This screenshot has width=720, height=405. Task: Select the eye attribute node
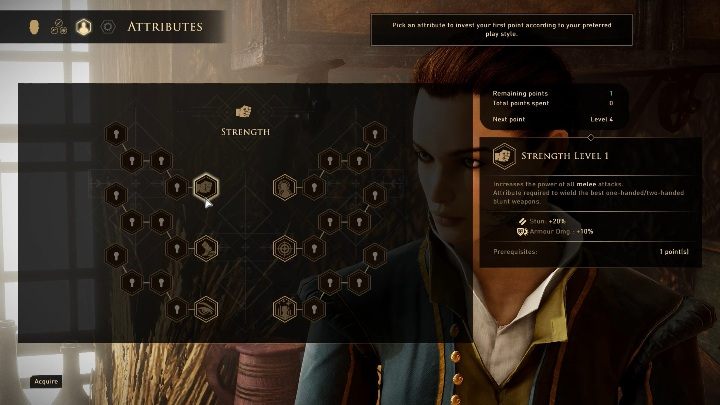205,308
